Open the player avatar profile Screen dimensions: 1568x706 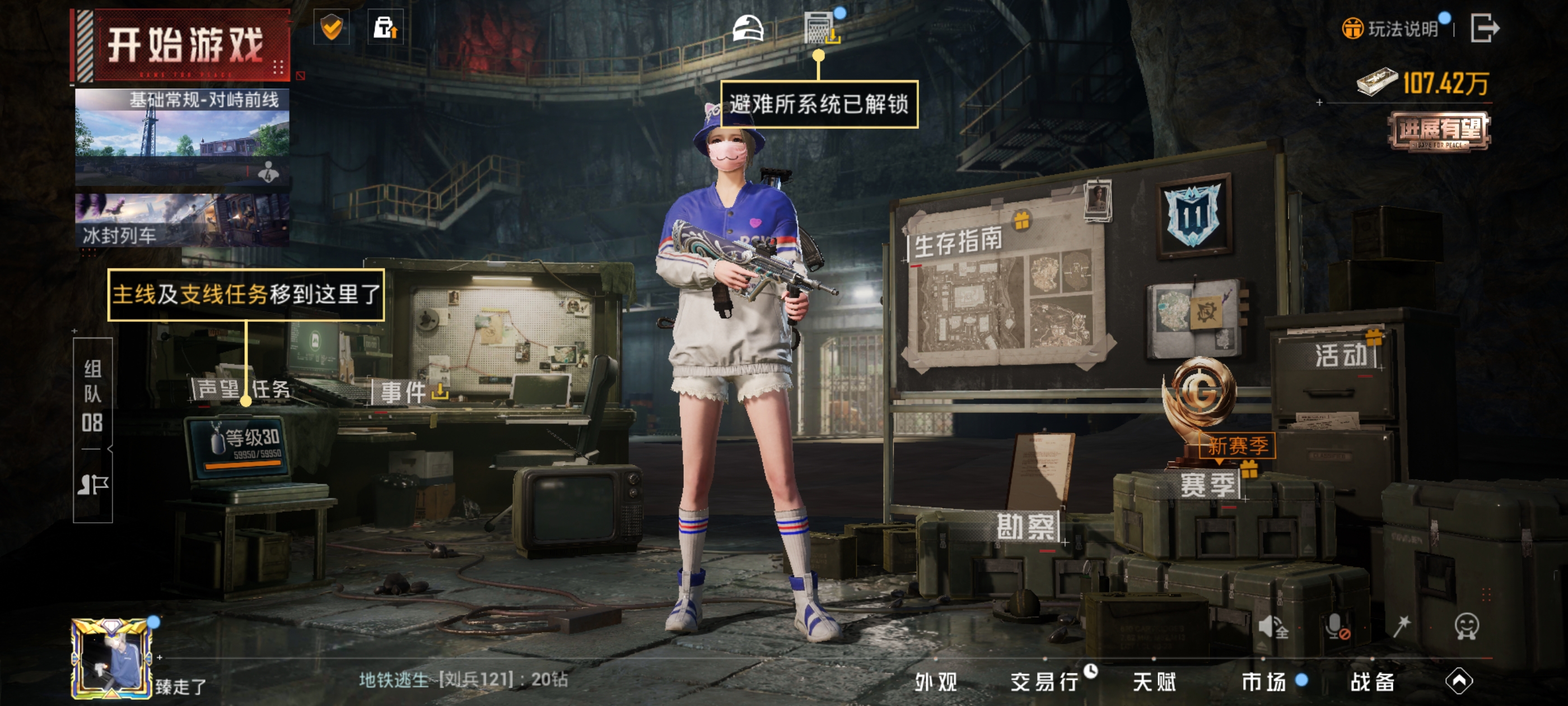point(111,658)
